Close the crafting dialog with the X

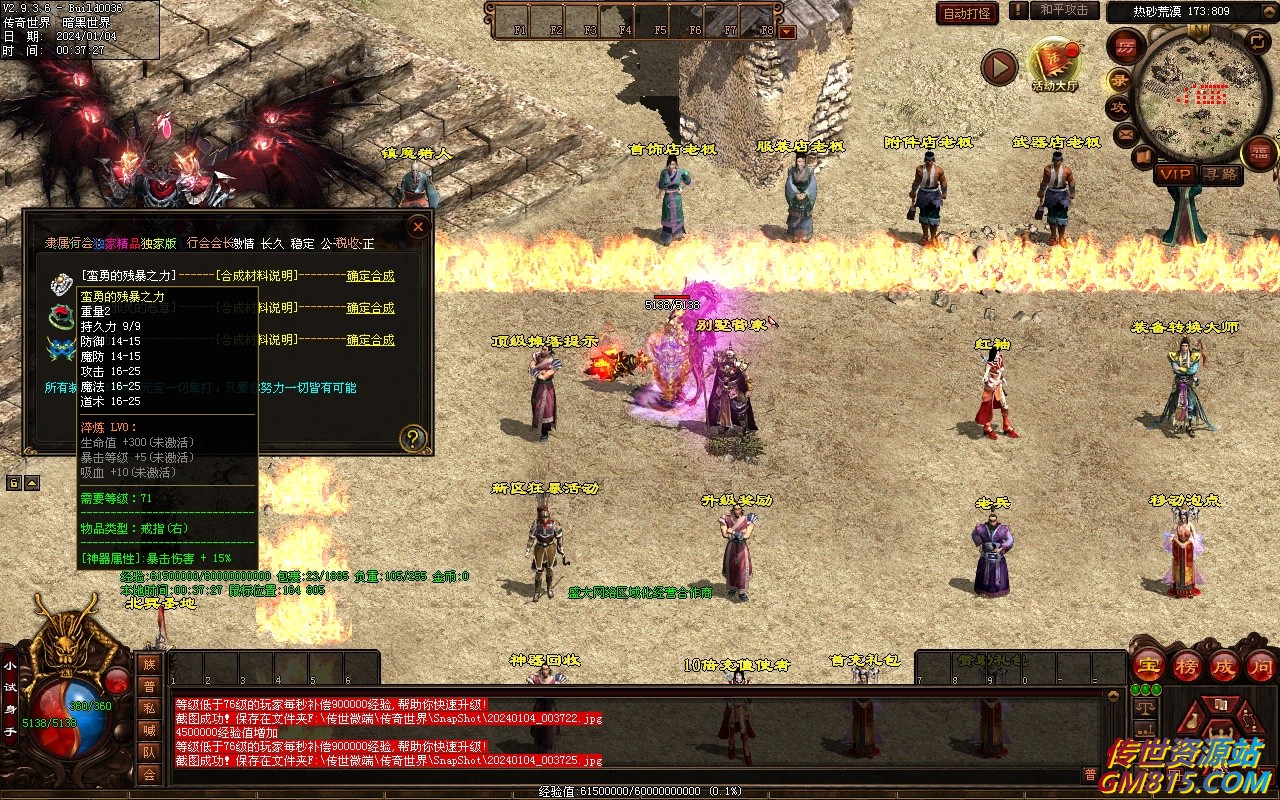click(x=418, y=227)
